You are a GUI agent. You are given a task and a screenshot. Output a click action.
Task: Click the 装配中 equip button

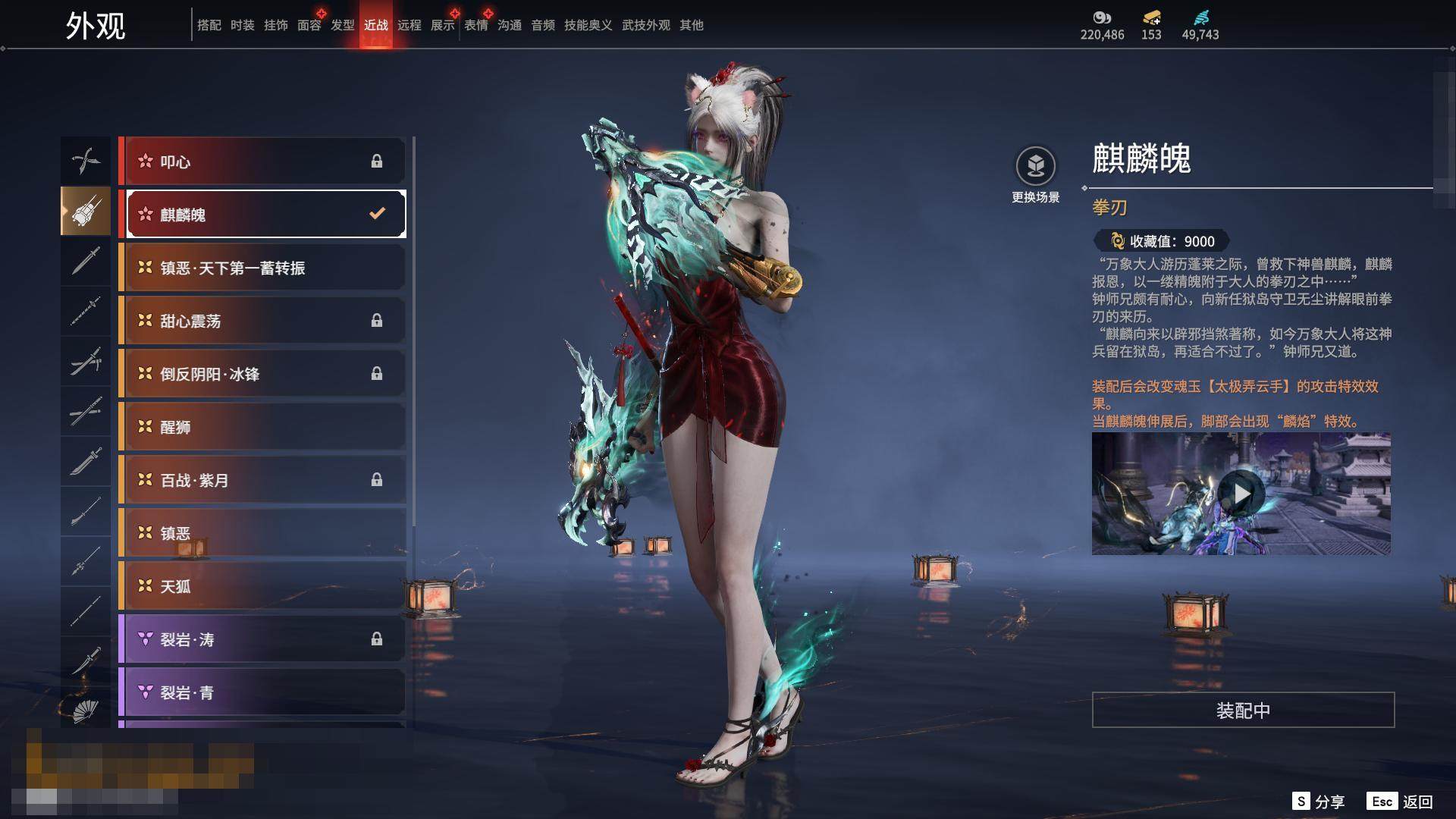point(1243,710)
